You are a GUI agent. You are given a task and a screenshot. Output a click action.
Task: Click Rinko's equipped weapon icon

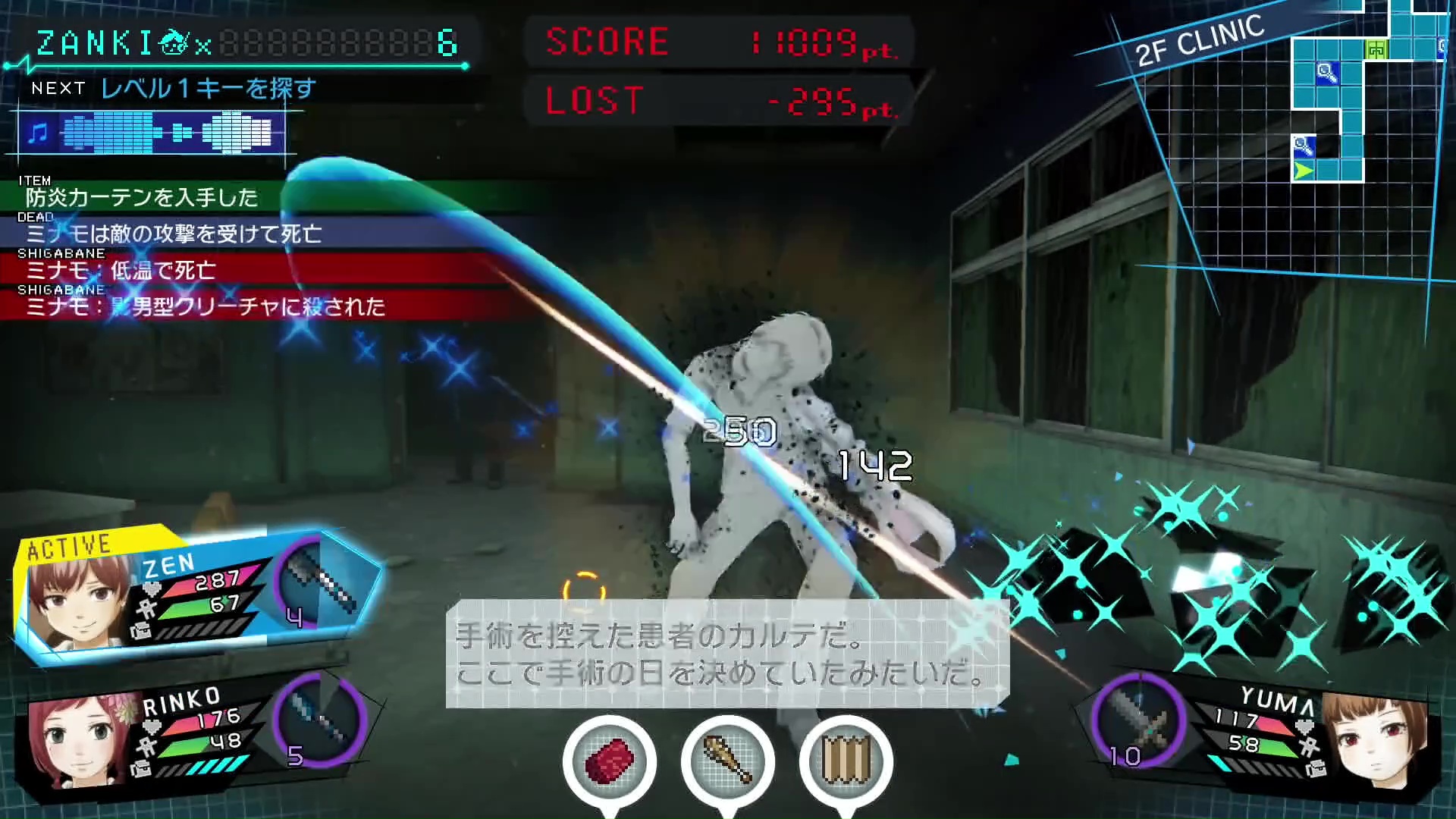pos(319,719)
